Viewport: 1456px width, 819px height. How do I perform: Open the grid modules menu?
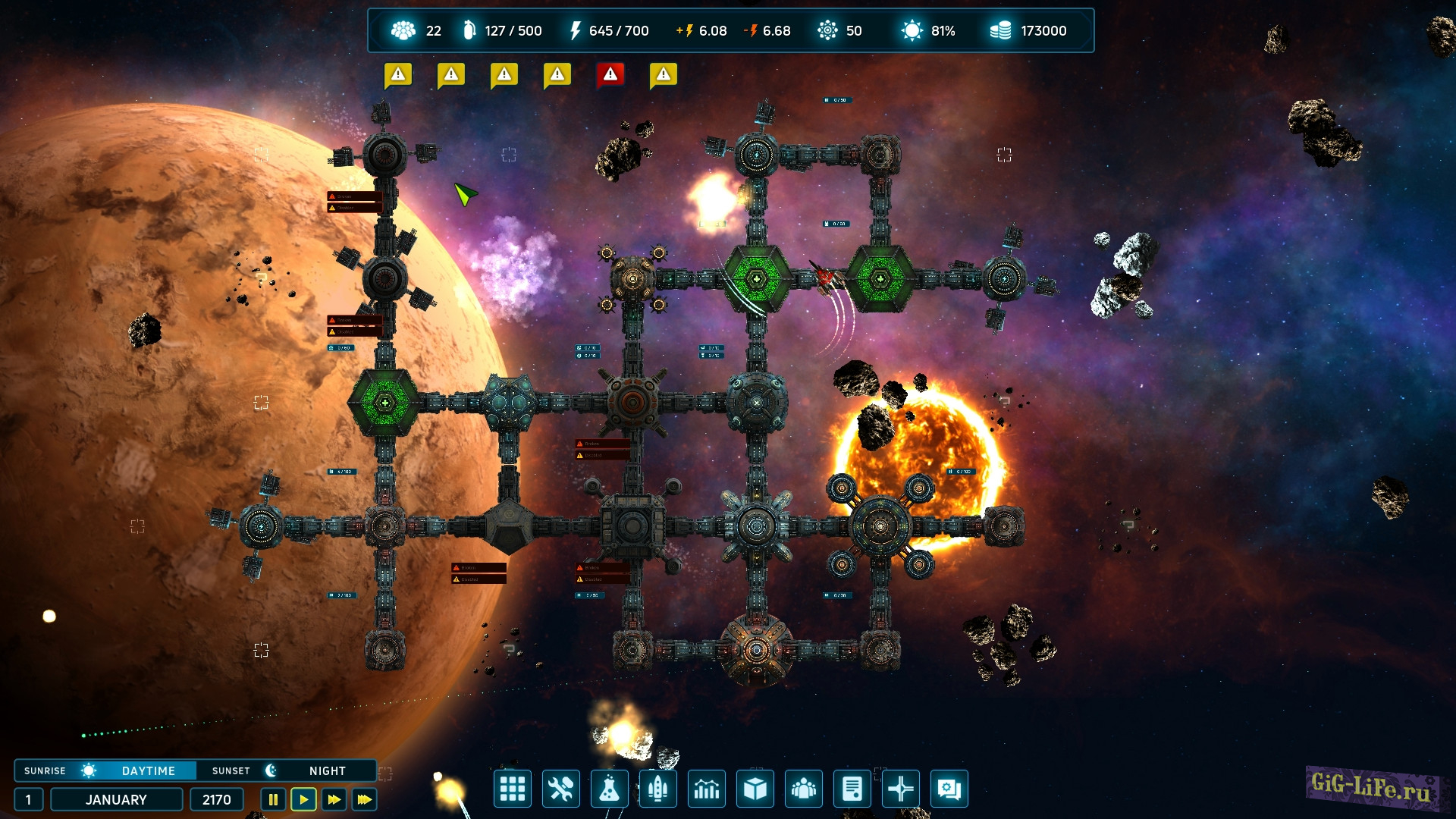[513, 789]
